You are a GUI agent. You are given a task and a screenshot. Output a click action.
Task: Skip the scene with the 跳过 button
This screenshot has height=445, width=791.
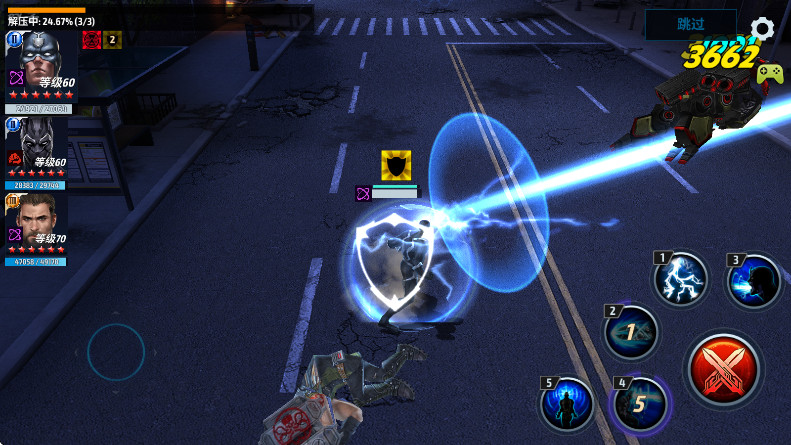pos(691,24)
